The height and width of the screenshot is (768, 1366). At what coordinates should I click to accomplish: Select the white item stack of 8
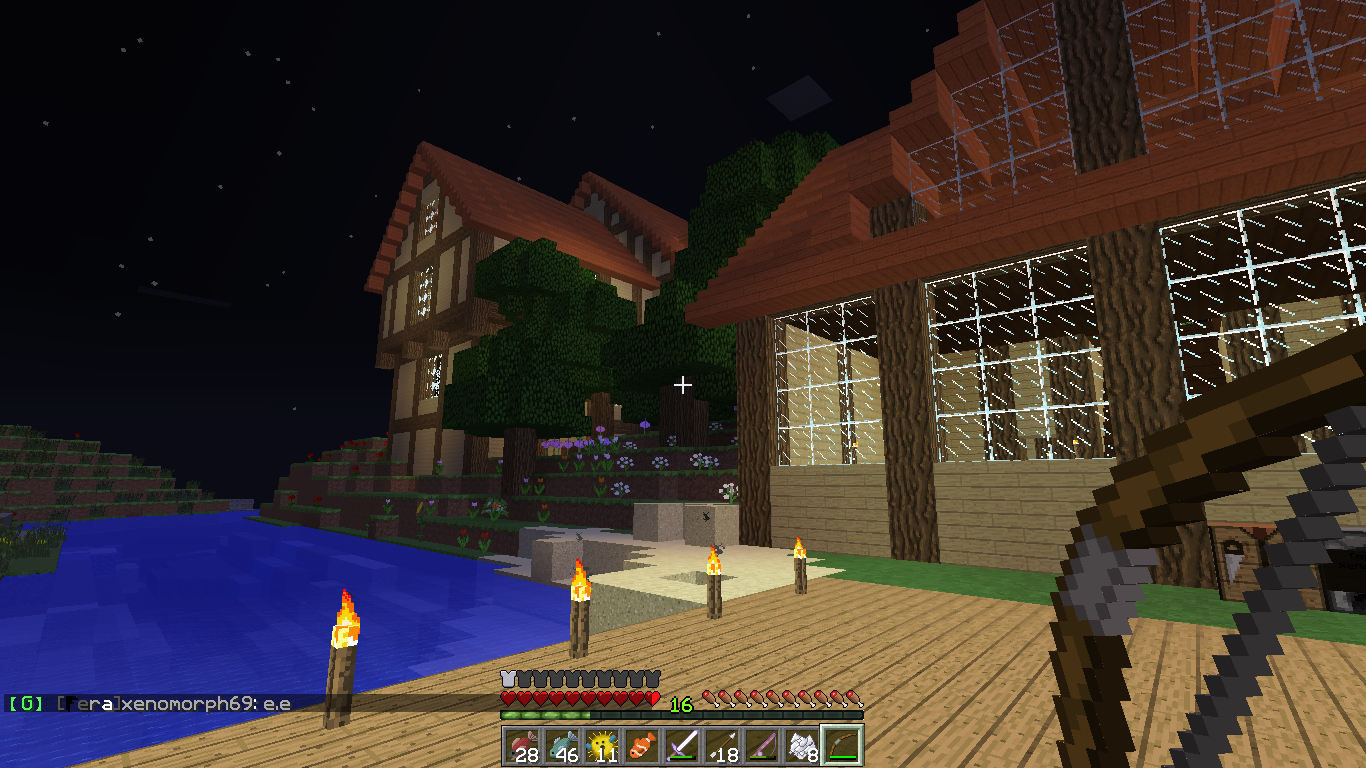(x=801, y=745)
